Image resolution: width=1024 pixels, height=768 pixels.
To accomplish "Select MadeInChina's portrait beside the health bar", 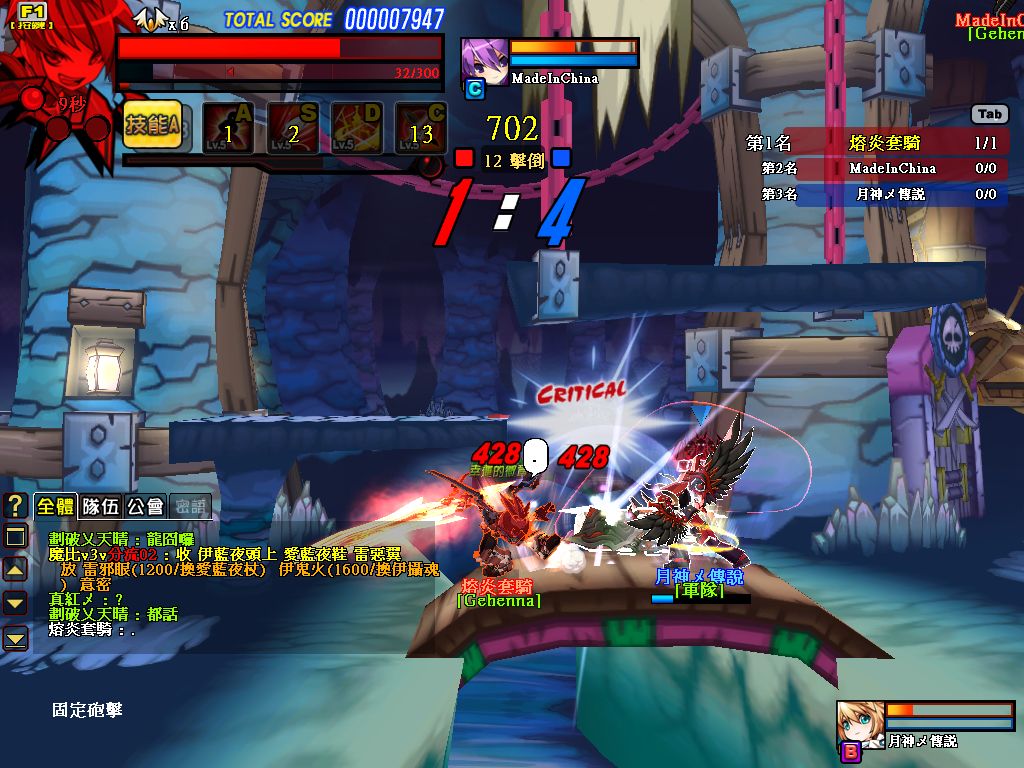I will (482, 62).
